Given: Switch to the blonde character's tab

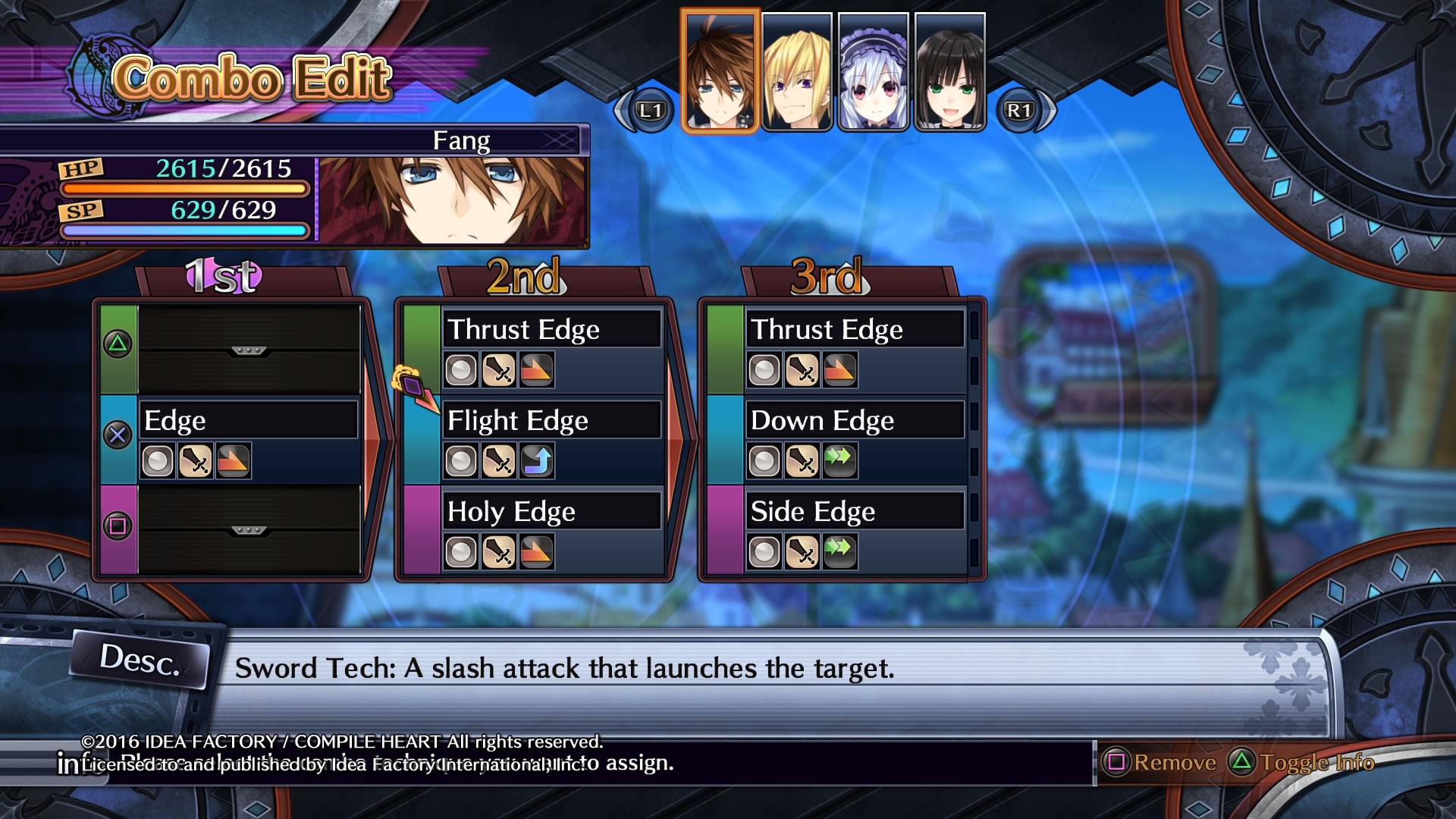Looking at the screenshot, I should click(797, 67).
